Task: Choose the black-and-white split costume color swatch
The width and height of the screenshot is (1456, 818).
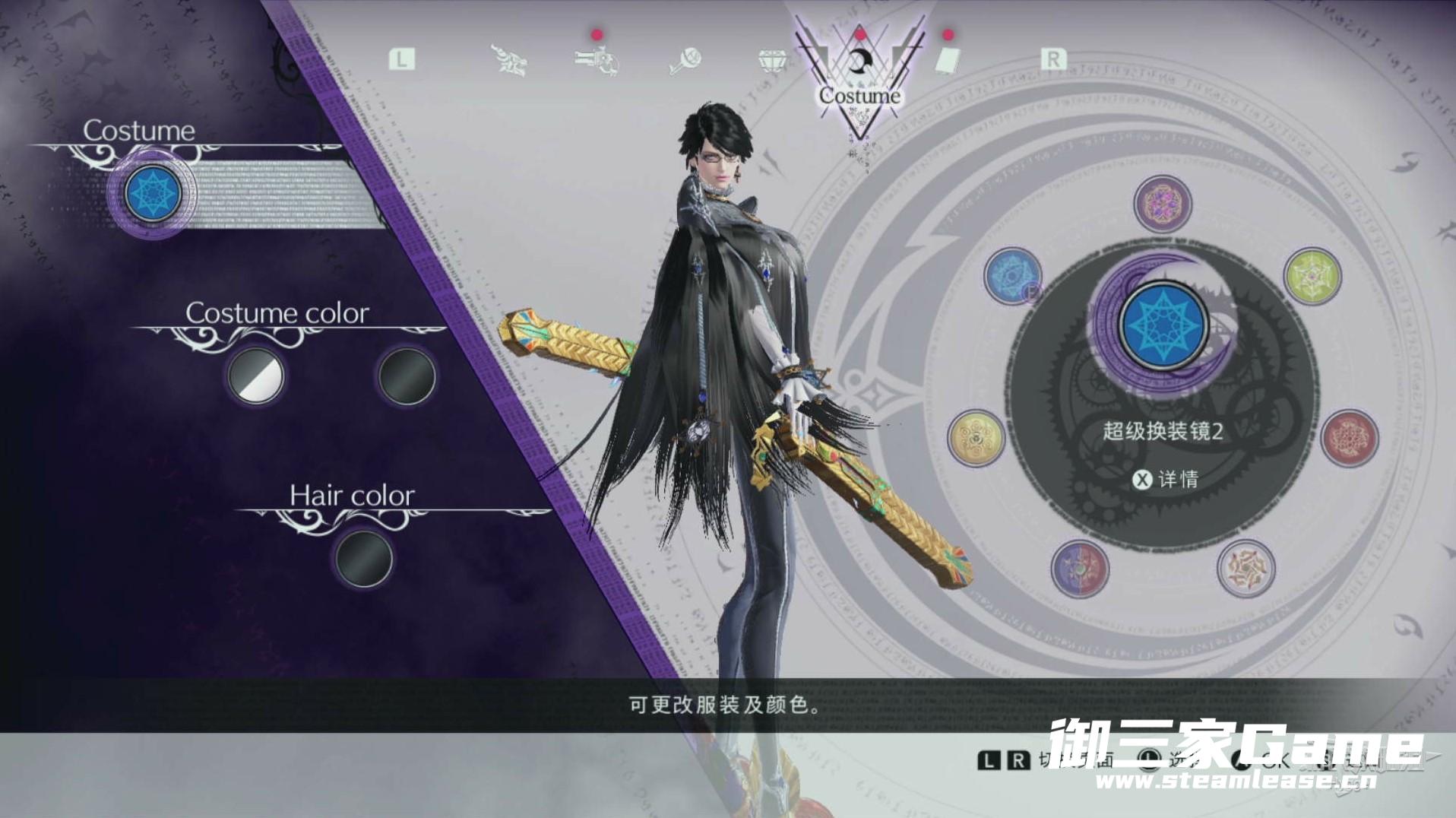Action: pos(256,376)
